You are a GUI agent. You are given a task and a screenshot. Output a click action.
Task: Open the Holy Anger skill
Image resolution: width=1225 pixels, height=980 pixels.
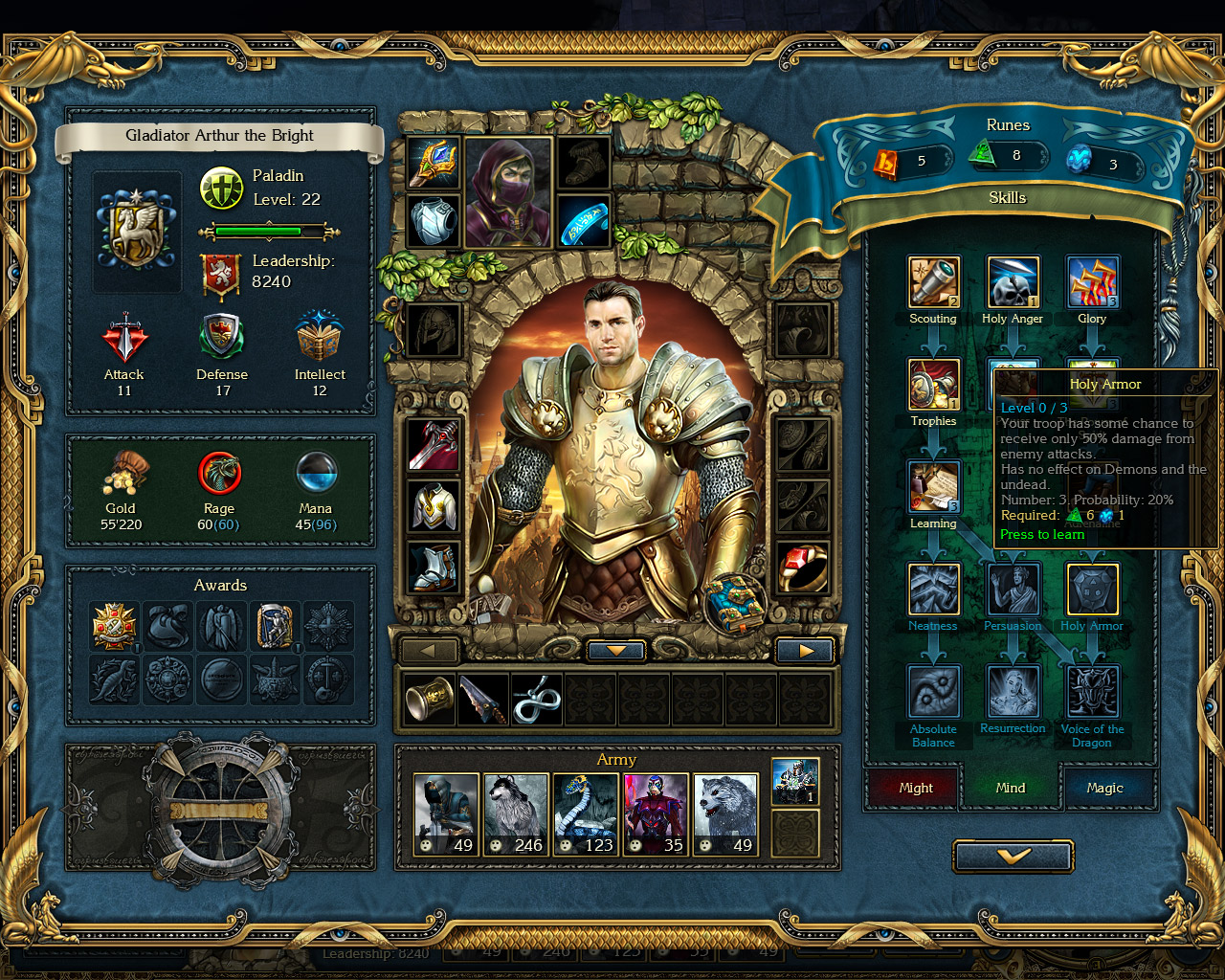pyautogui.click(x=1013, y=280)
